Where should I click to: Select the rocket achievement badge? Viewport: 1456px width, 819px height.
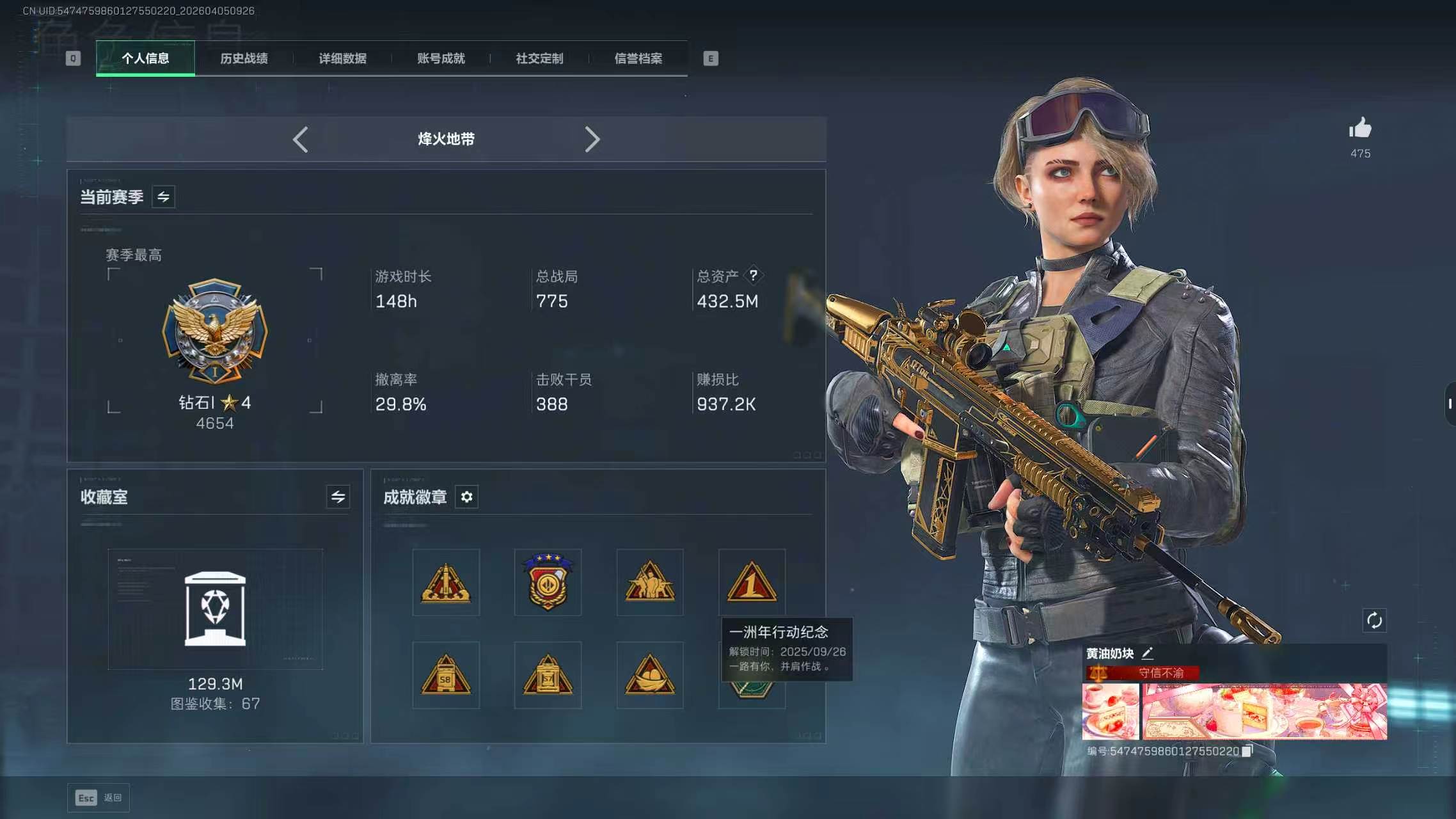(446, 582)
